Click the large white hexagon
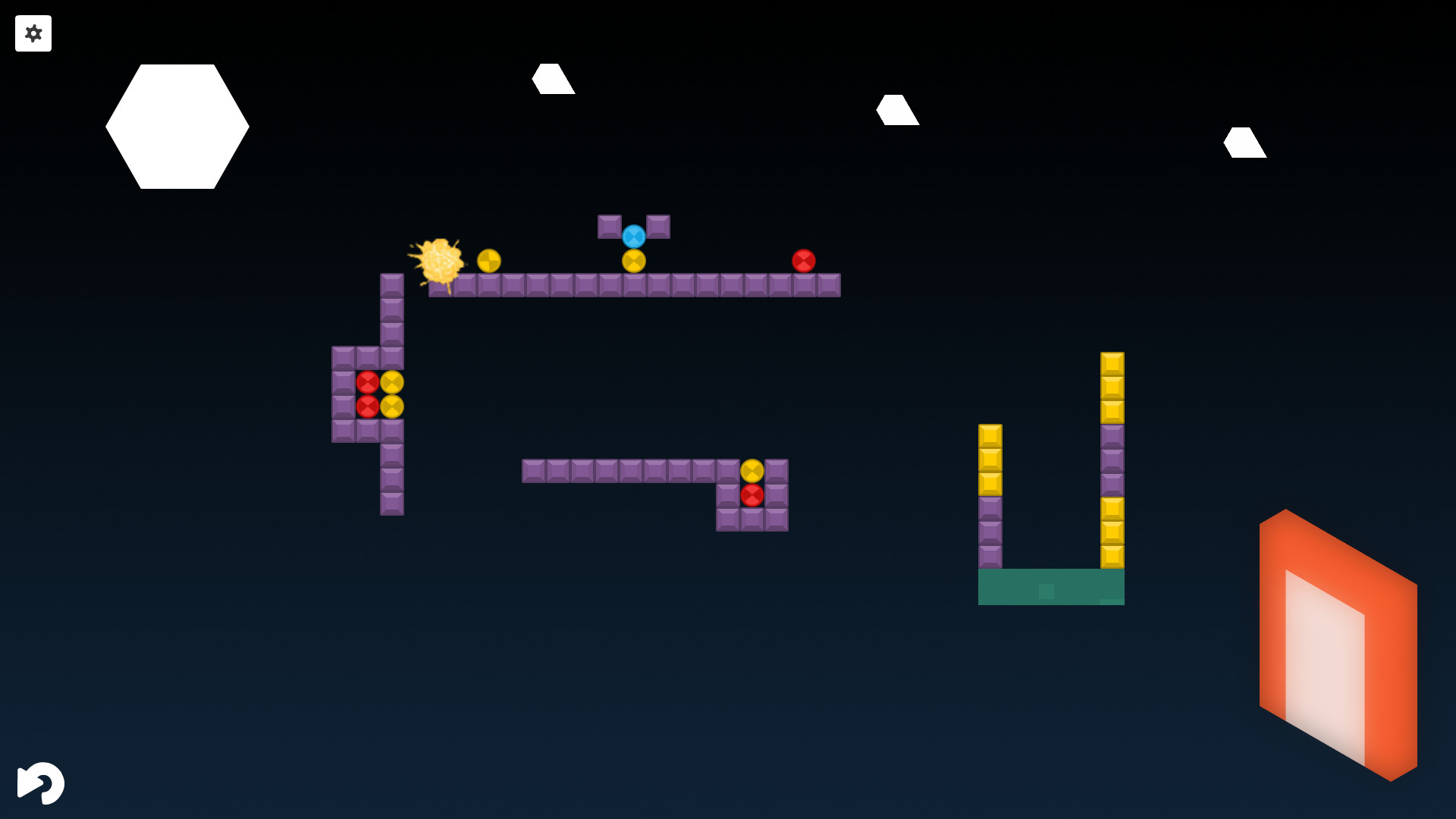The width and height of the screenshot is (1456, 819). [177, 125]
